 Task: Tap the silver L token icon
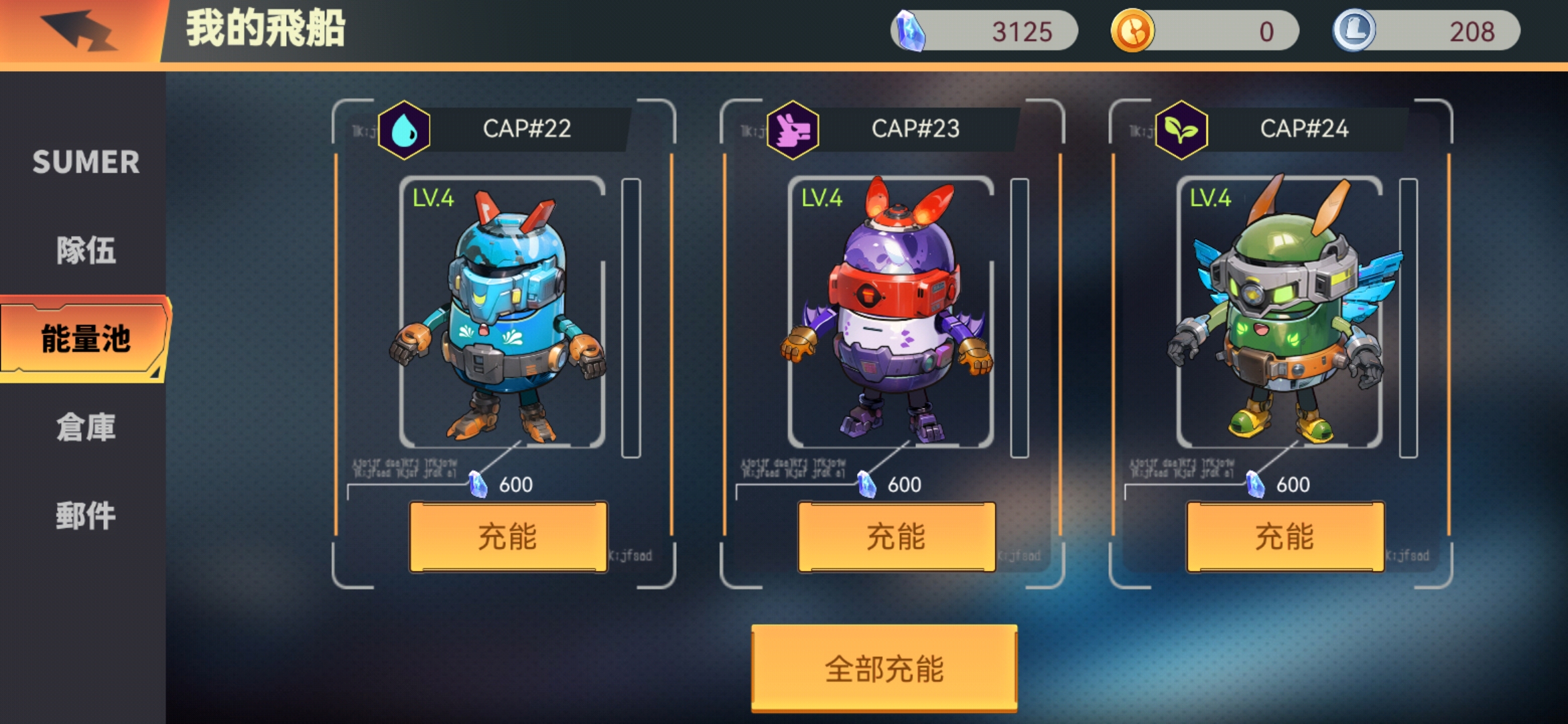1354,31
